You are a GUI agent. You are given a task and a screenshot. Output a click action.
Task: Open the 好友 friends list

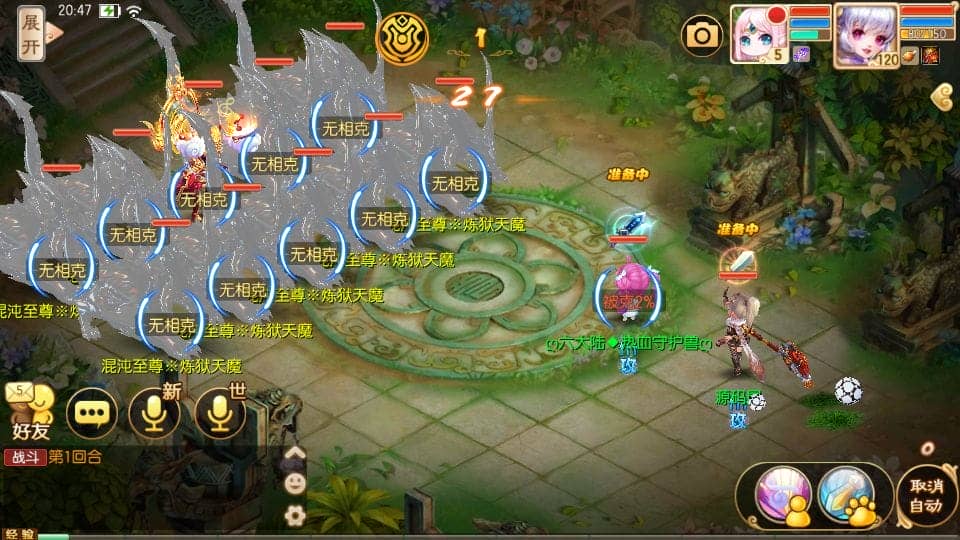(x=31, y=412)
